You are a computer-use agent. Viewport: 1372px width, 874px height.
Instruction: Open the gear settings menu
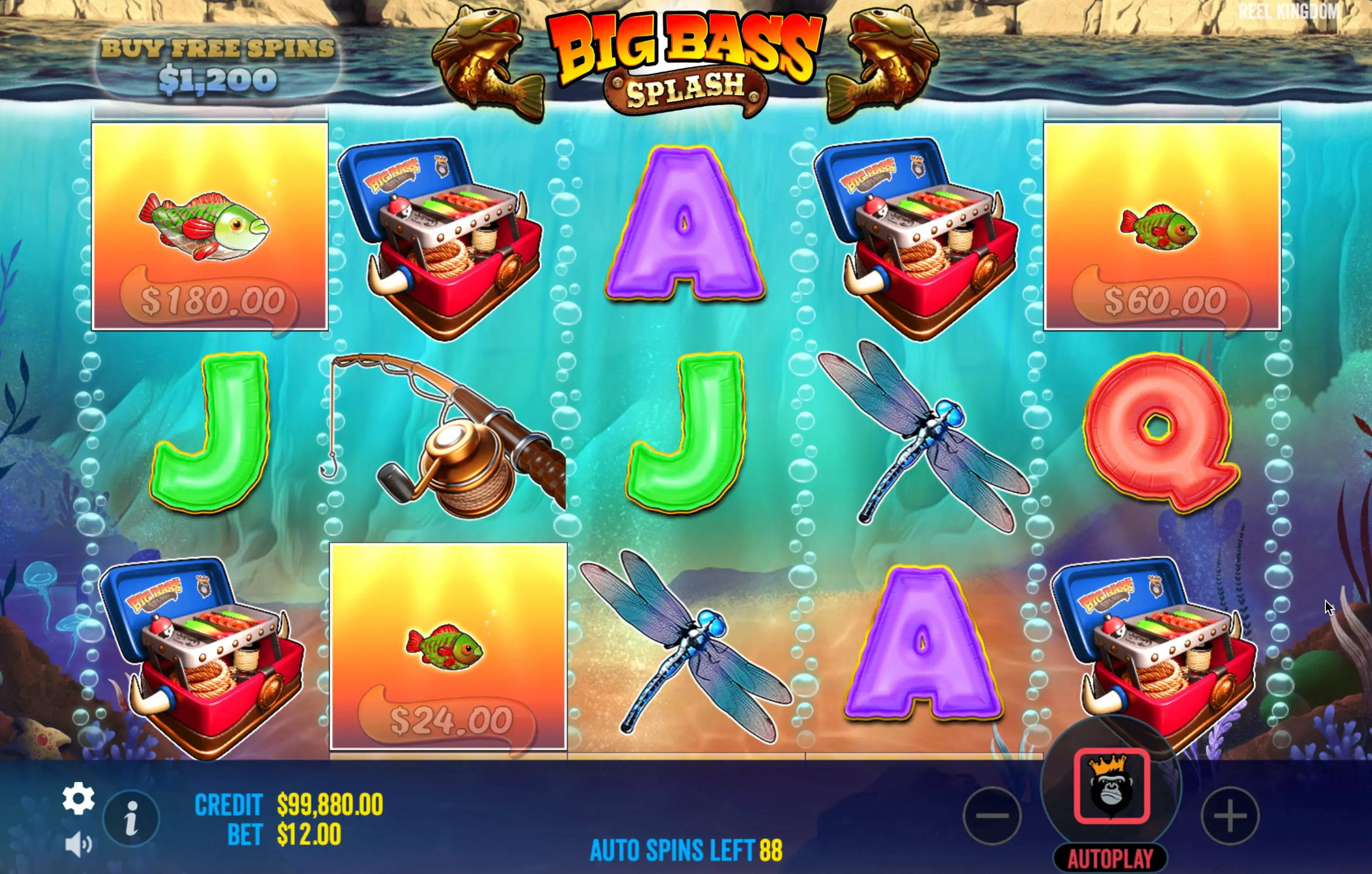point(78,798)
